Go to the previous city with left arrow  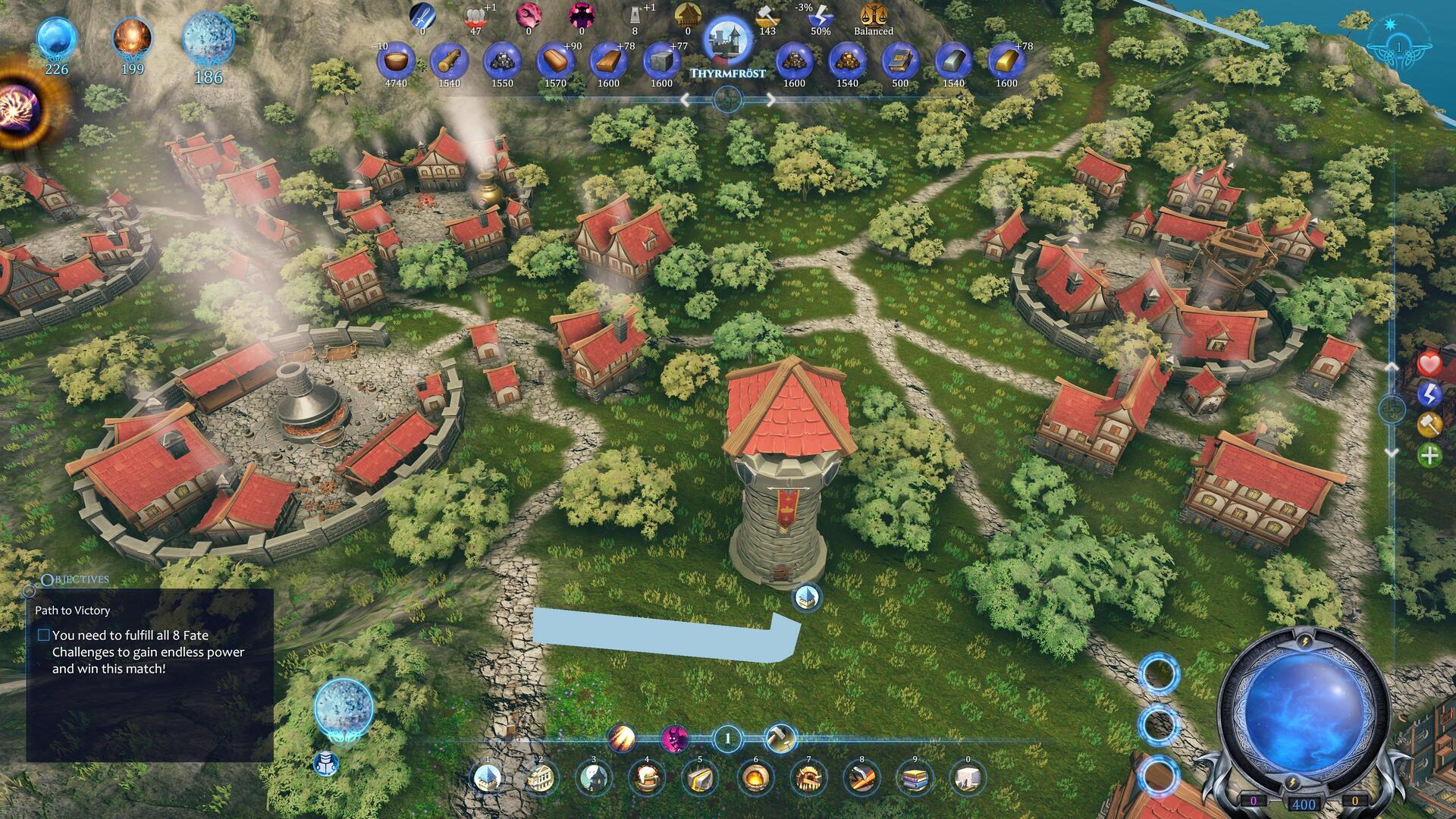click(x=686, y=99)
